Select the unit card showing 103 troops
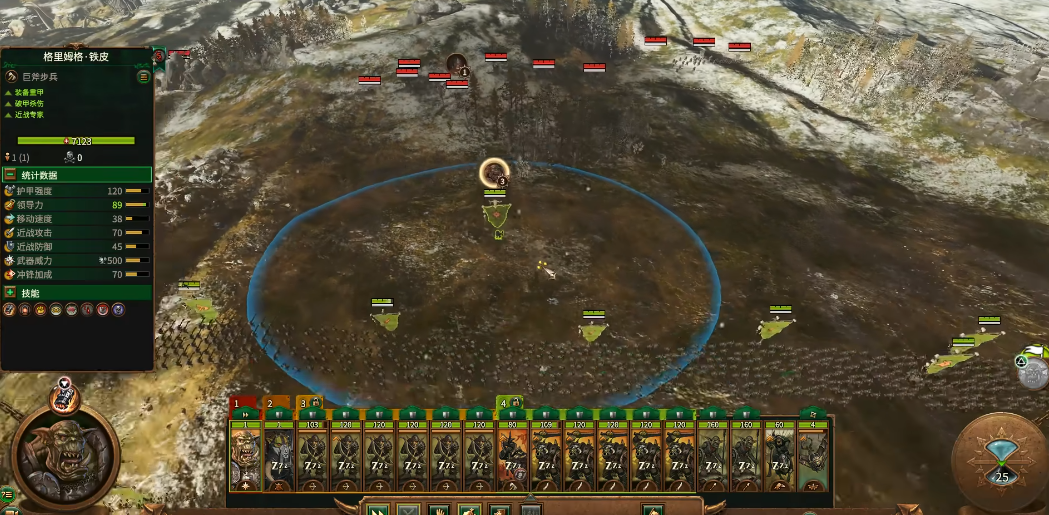The image size is (1049, 515). pos(311,457)
